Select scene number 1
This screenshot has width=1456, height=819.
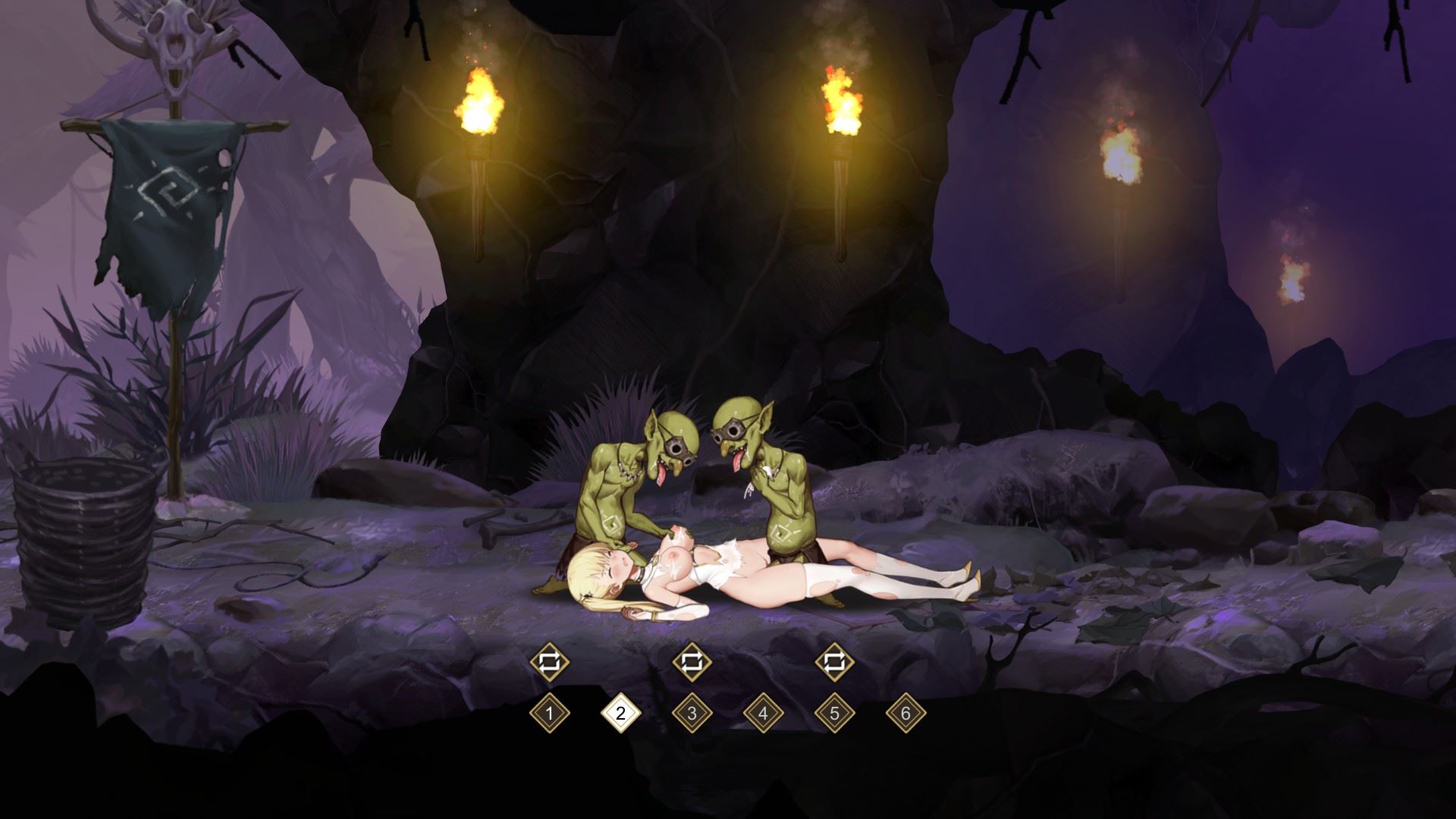click(549, 714)
